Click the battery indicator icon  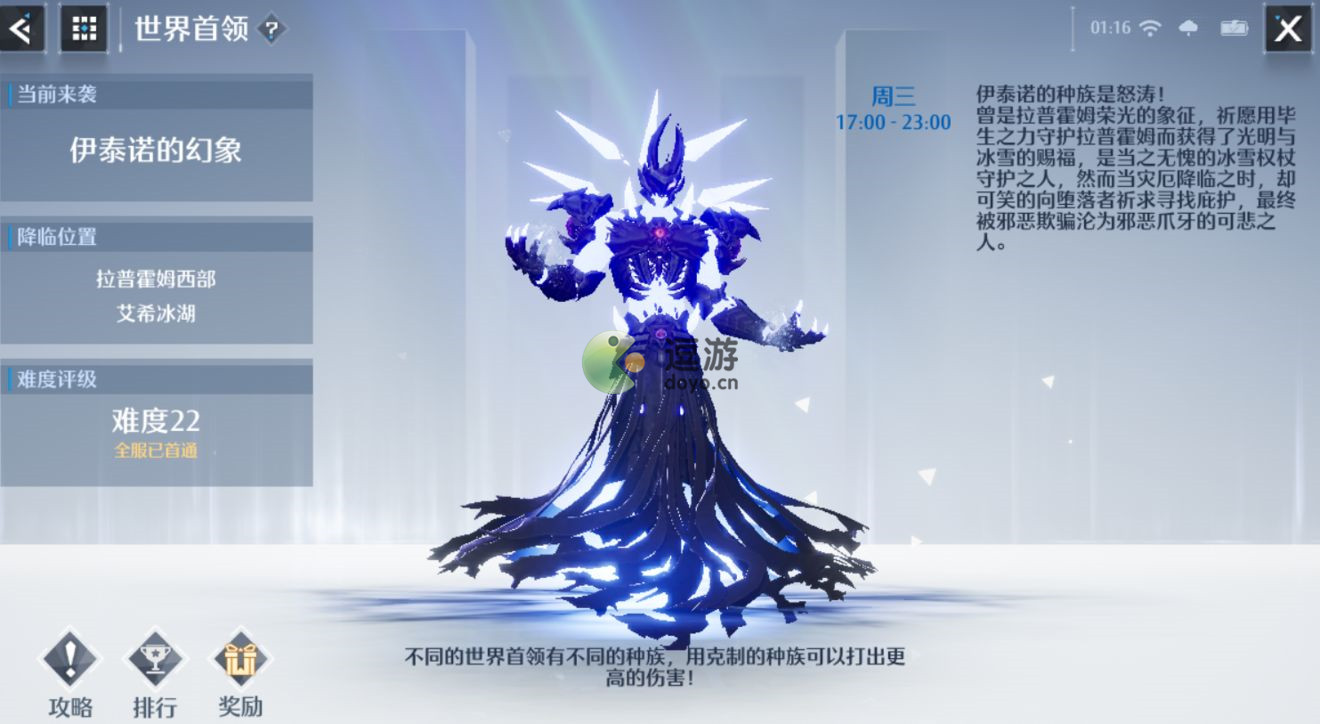click(x=1232, y=29)
